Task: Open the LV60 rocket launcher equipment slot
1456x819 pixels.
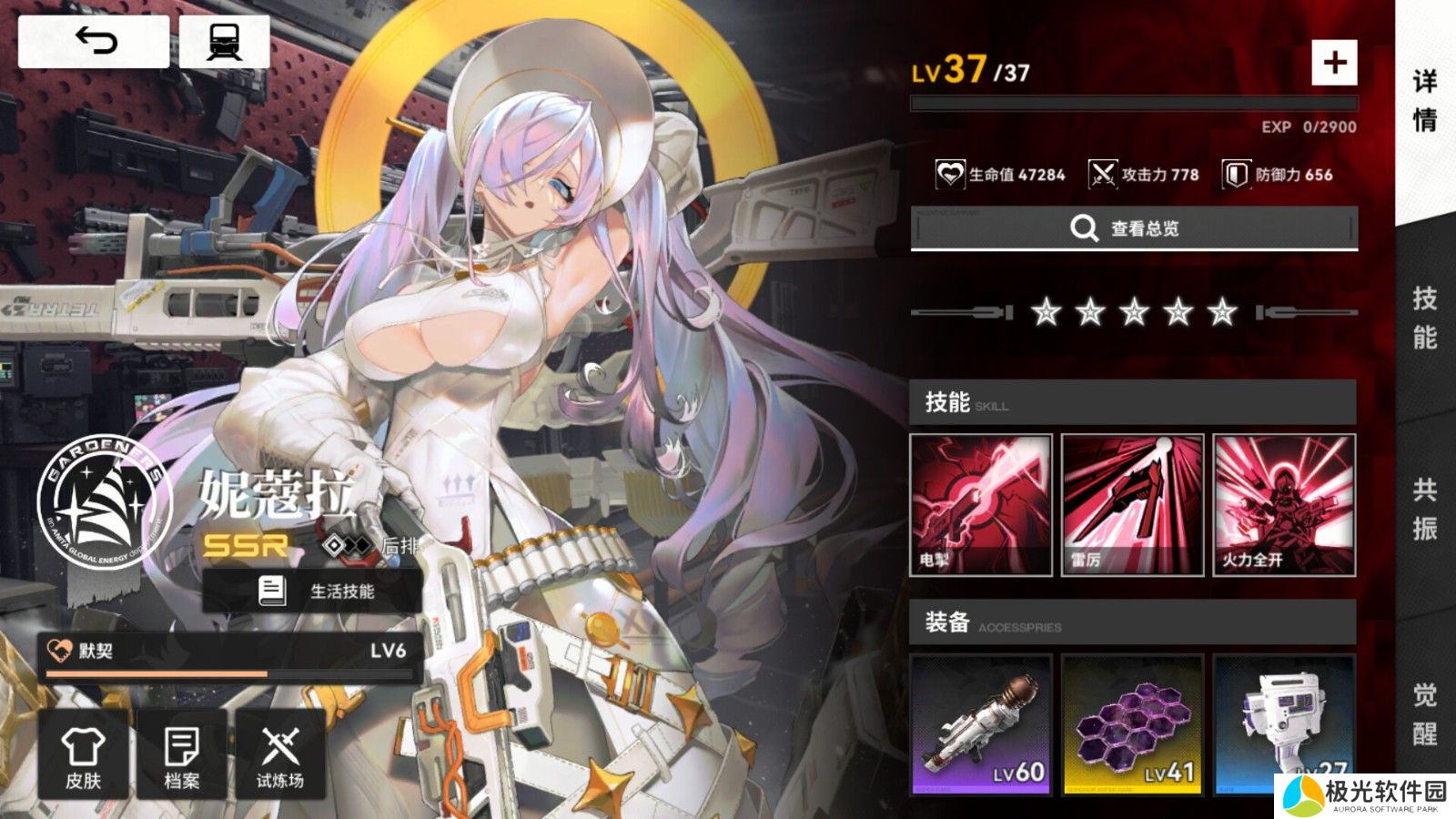Action: [981, 723]
